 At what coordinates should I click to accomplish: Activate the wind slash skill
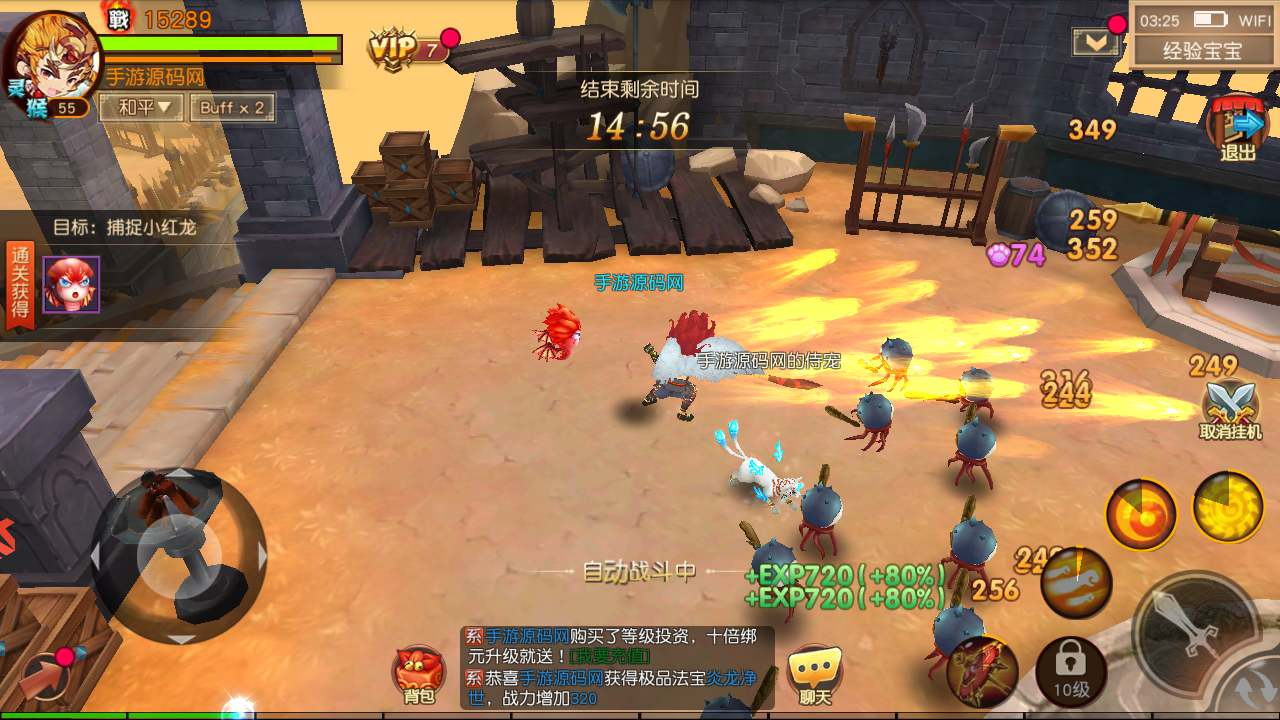click(1076, 582)
